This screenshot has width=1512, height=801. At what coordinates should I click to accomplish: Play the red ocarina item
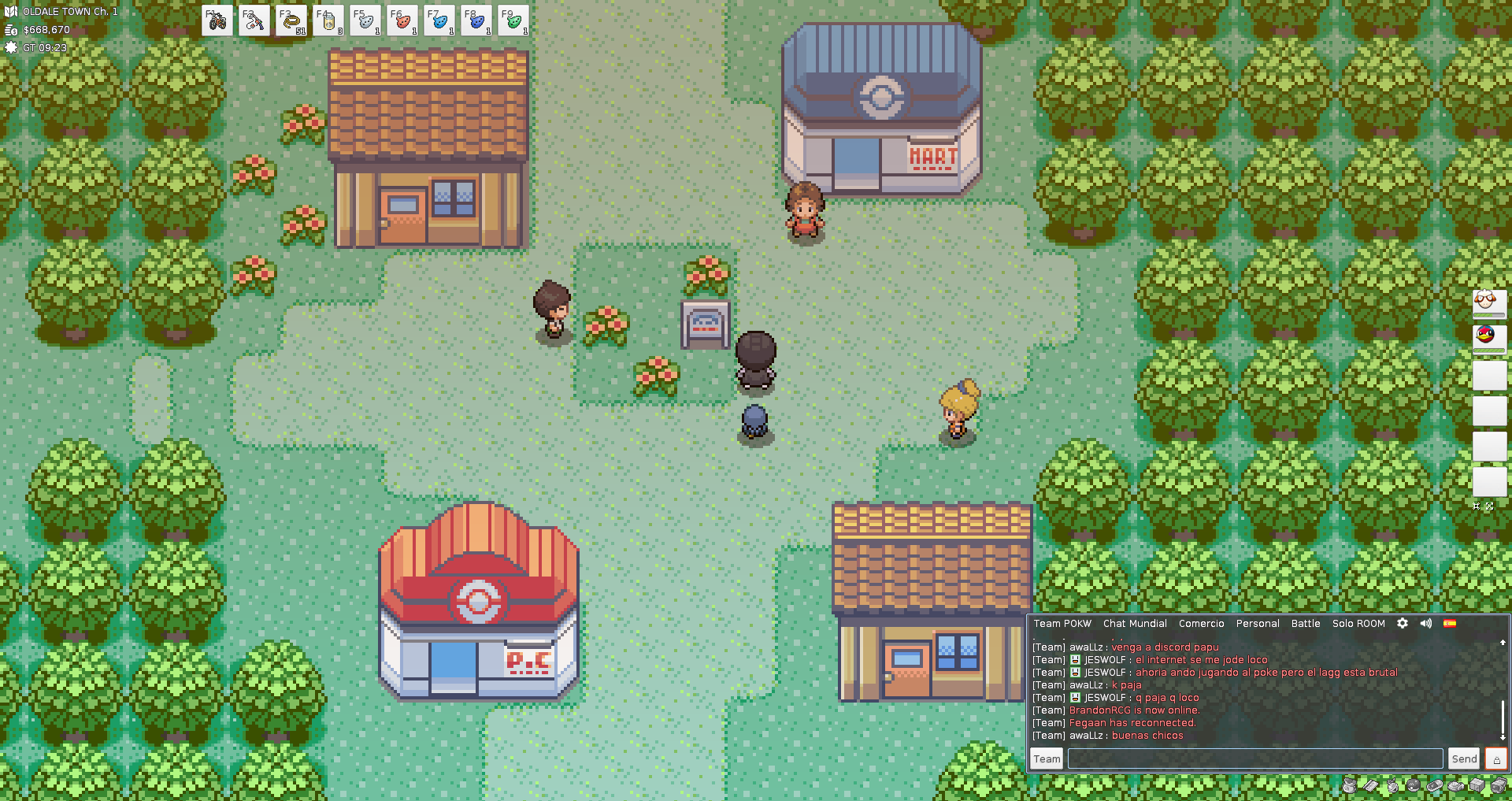(x=402, y=21)
